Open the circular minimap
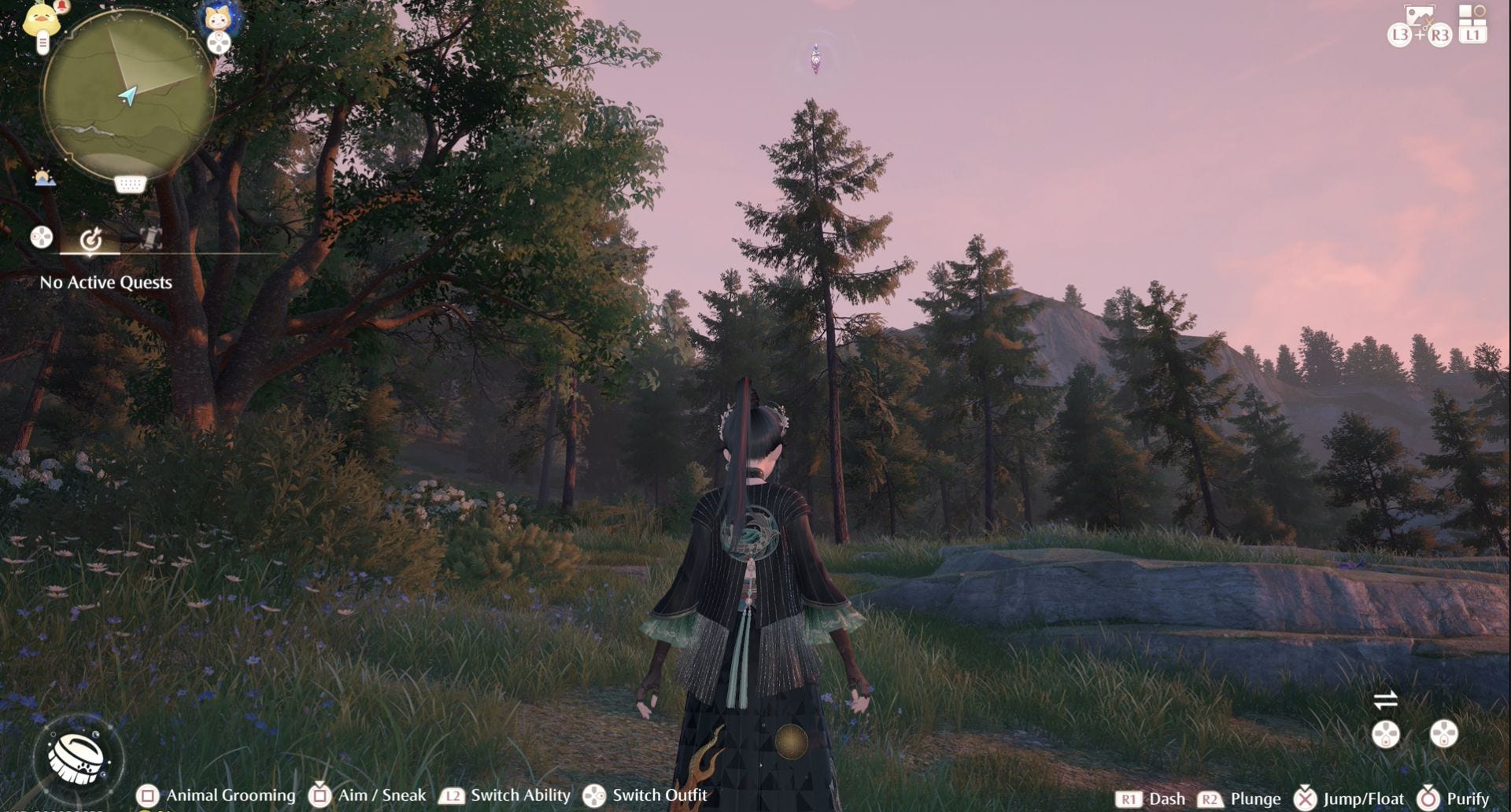Viewport: 1511px width, 812px height. tap(129, 96)
